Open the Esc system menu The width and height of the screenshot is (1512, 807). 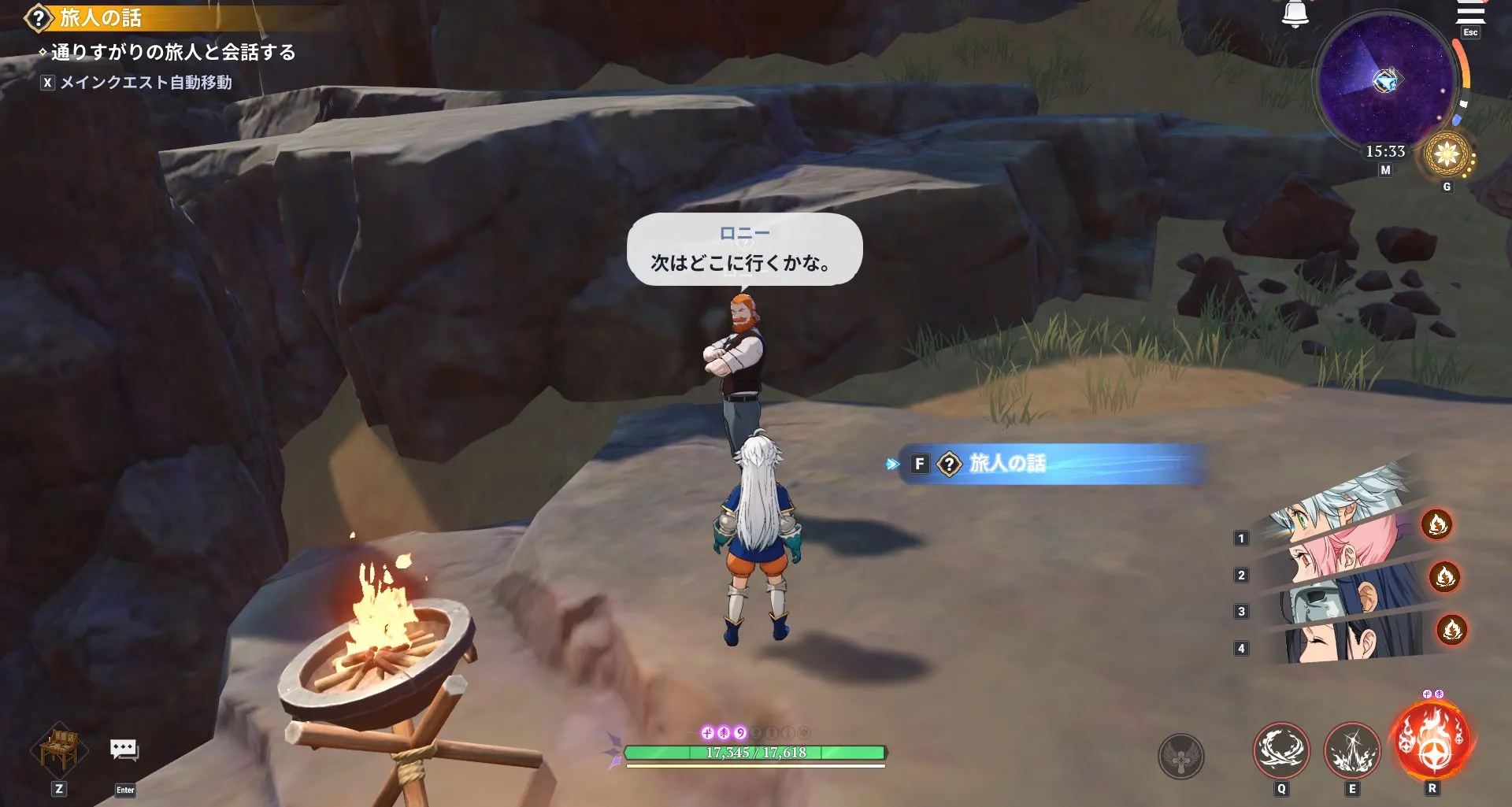[1469, 32]
